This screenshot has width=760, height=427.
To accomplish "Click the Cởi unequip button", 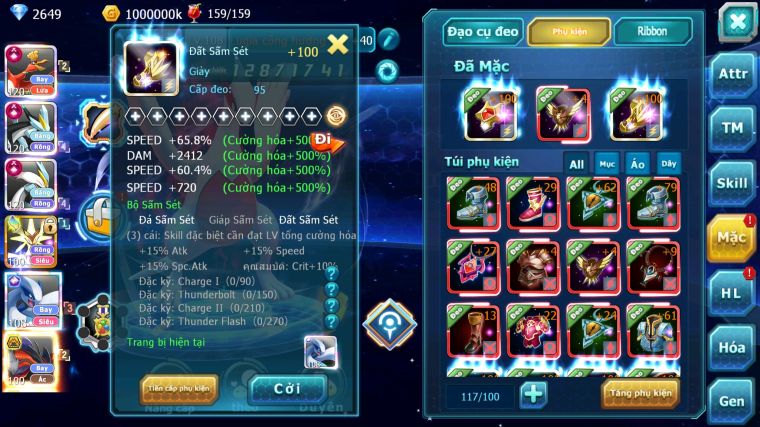I will click(287, 389).
